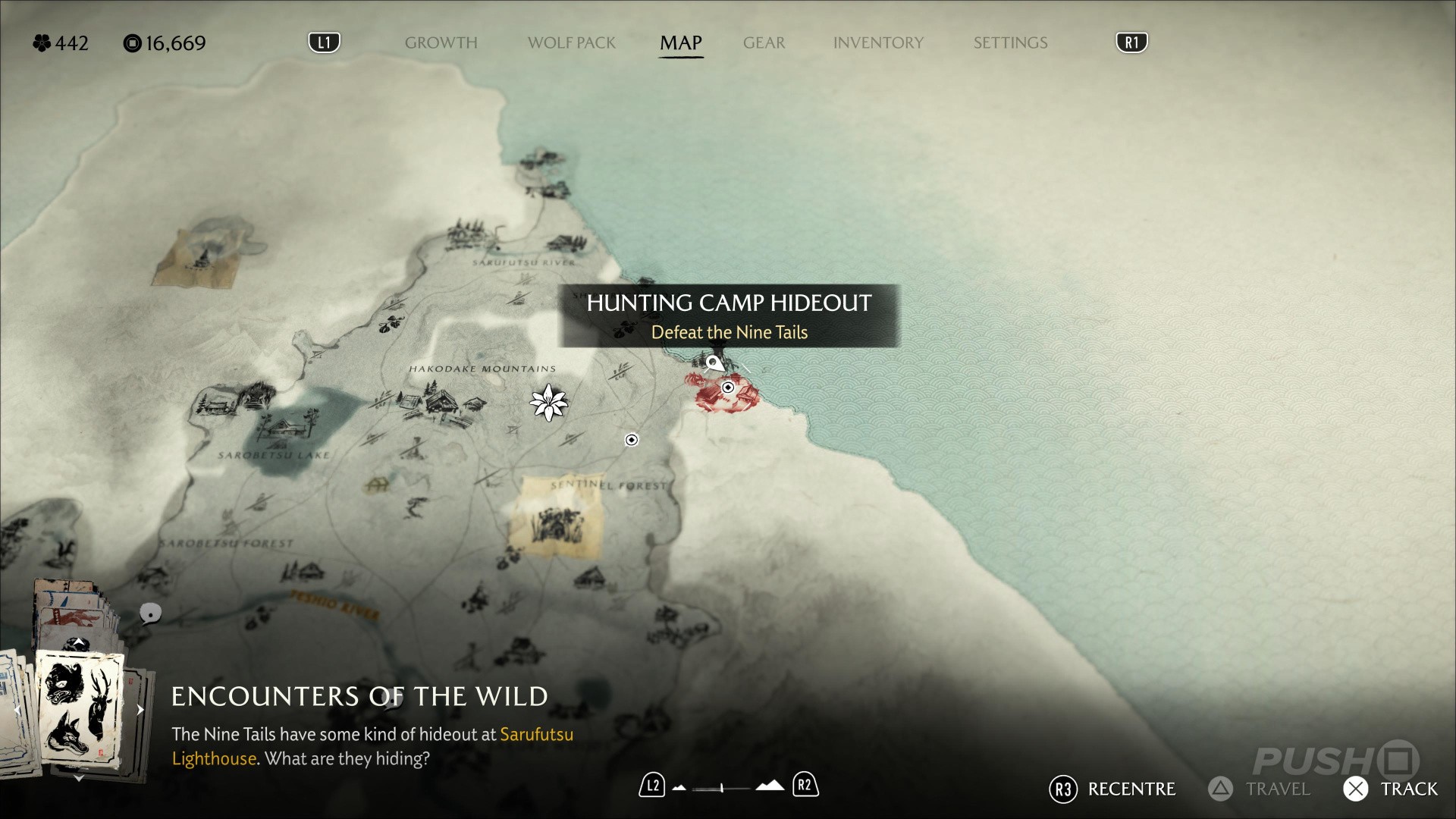Show the next quest card with right arrow

[140, 710]
